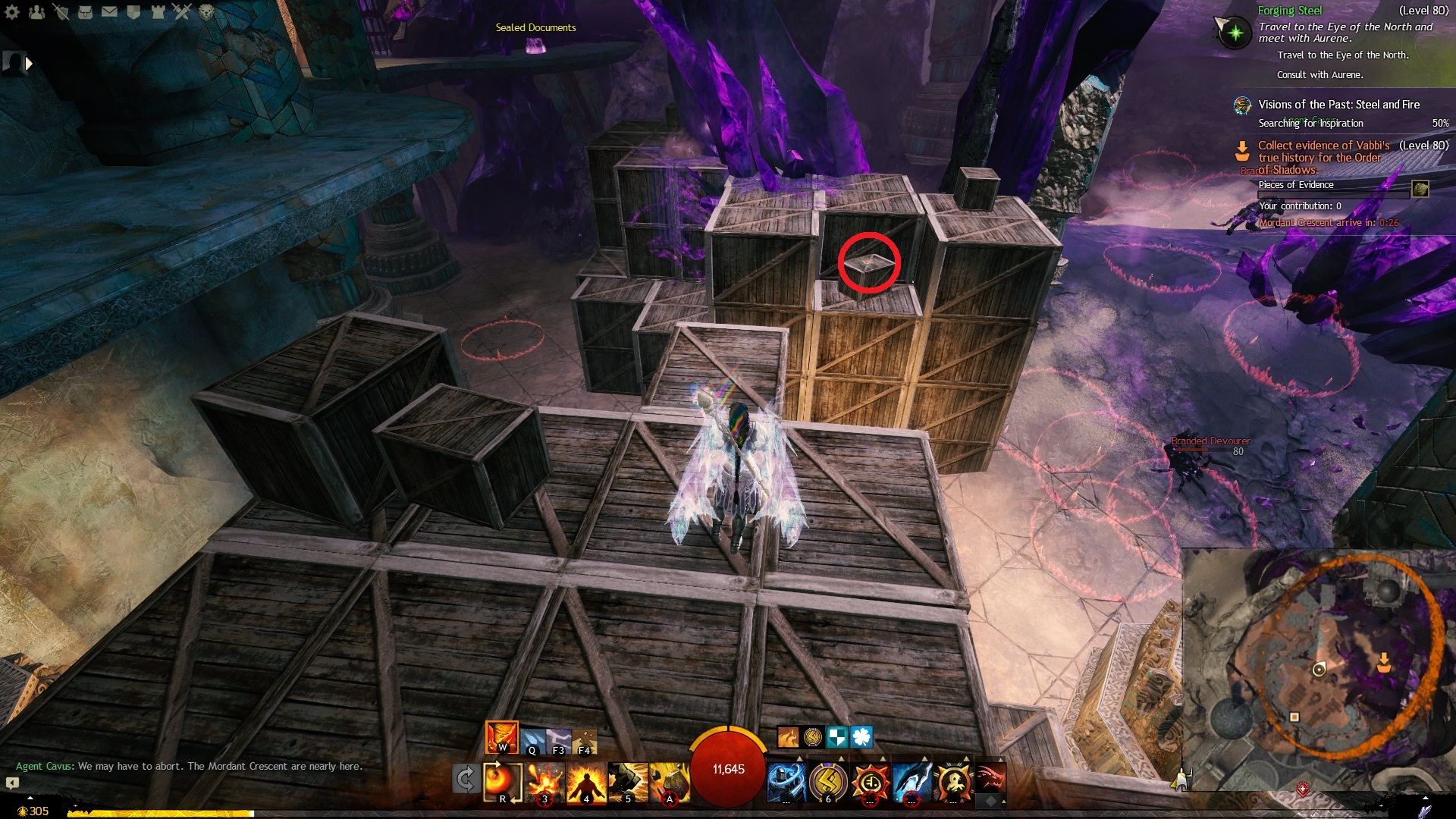Open the guild shield icon

tap(133, 11)
